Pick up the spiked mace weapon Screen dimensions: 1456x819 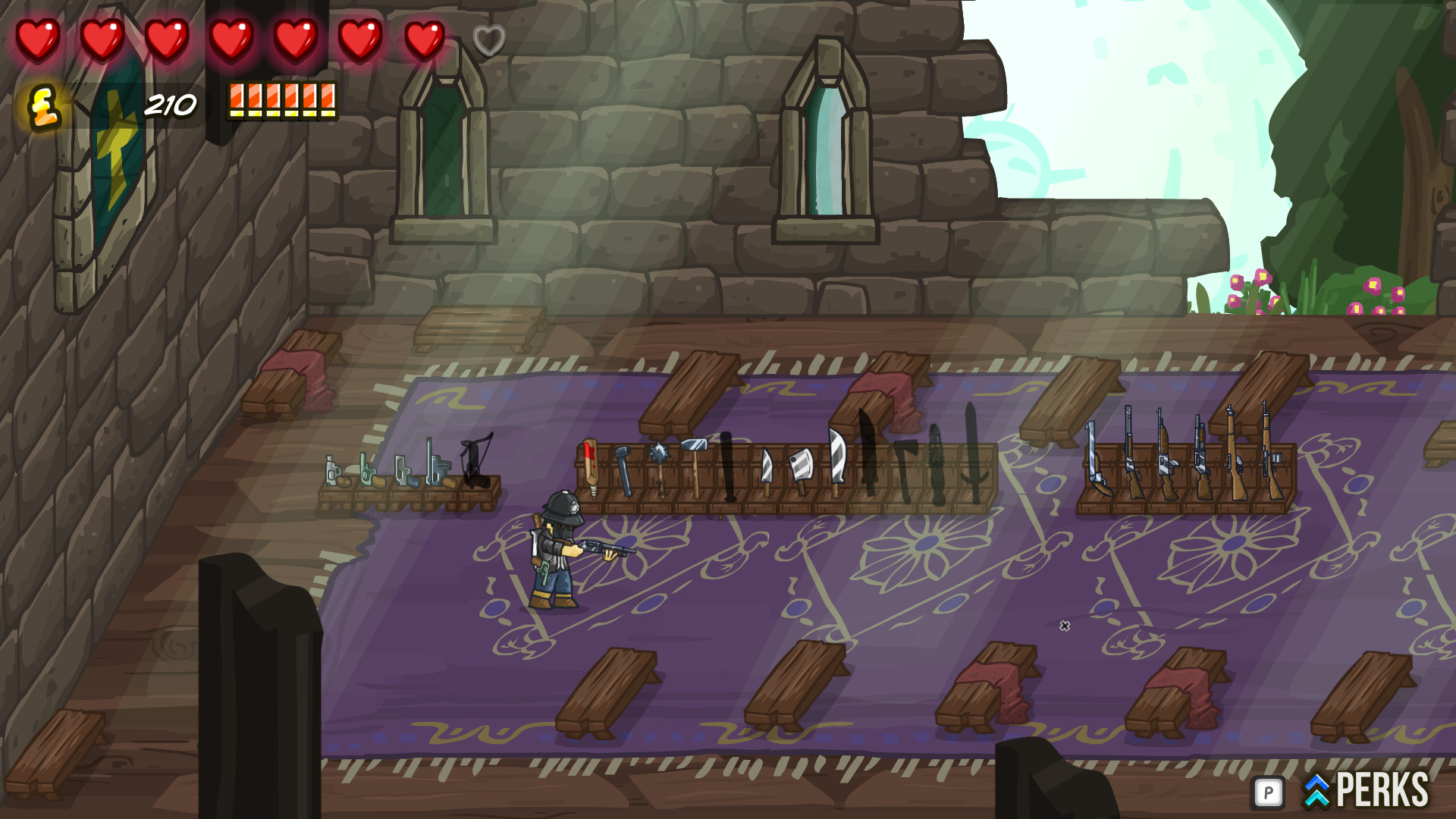[659, 455]
